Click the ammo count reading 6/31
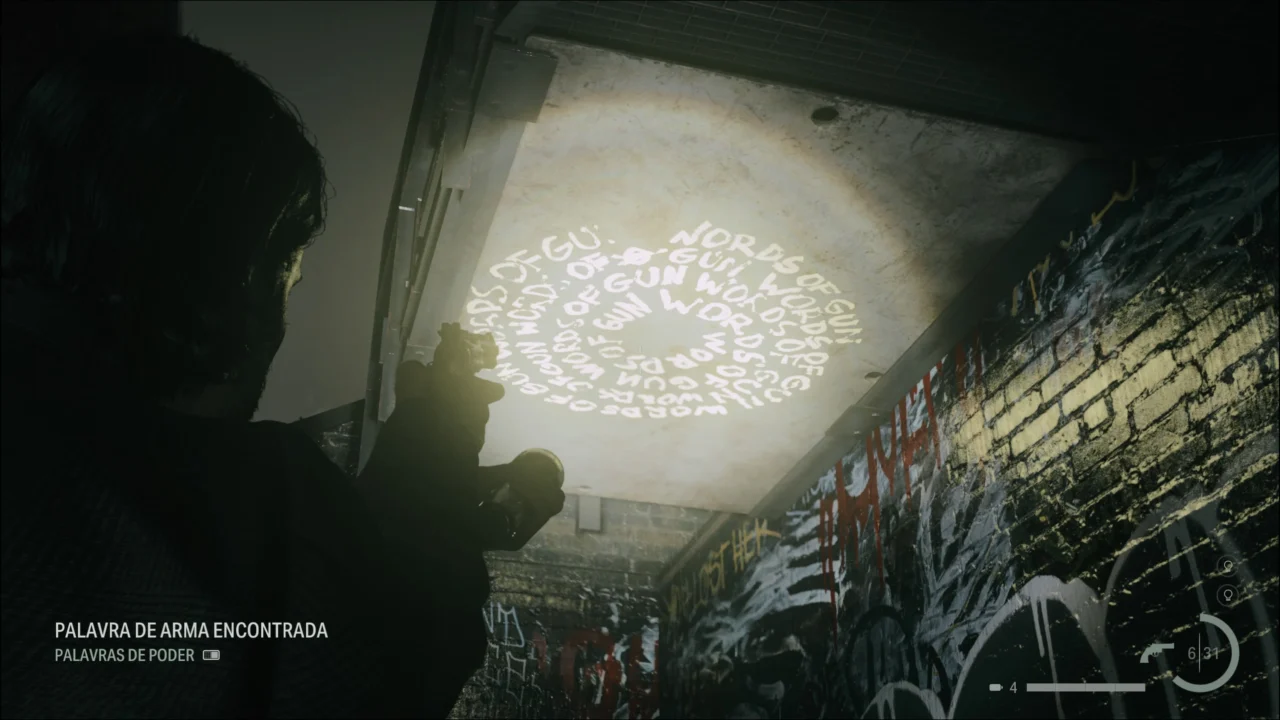This screenshot has width=1280, height=720. tap(1204, 651)
